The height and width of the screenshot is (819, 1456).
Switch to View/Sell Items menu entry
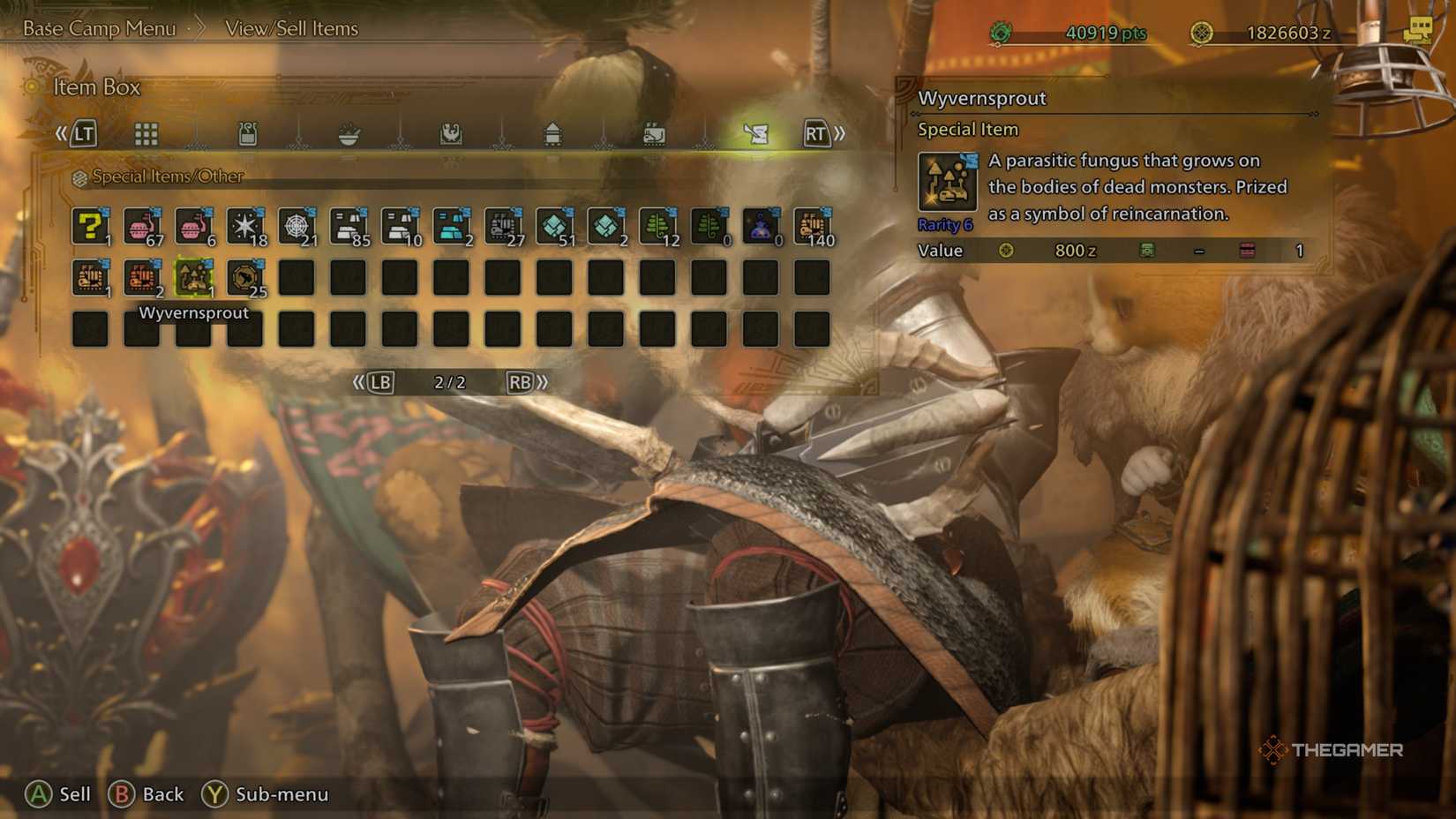point(291,28)
